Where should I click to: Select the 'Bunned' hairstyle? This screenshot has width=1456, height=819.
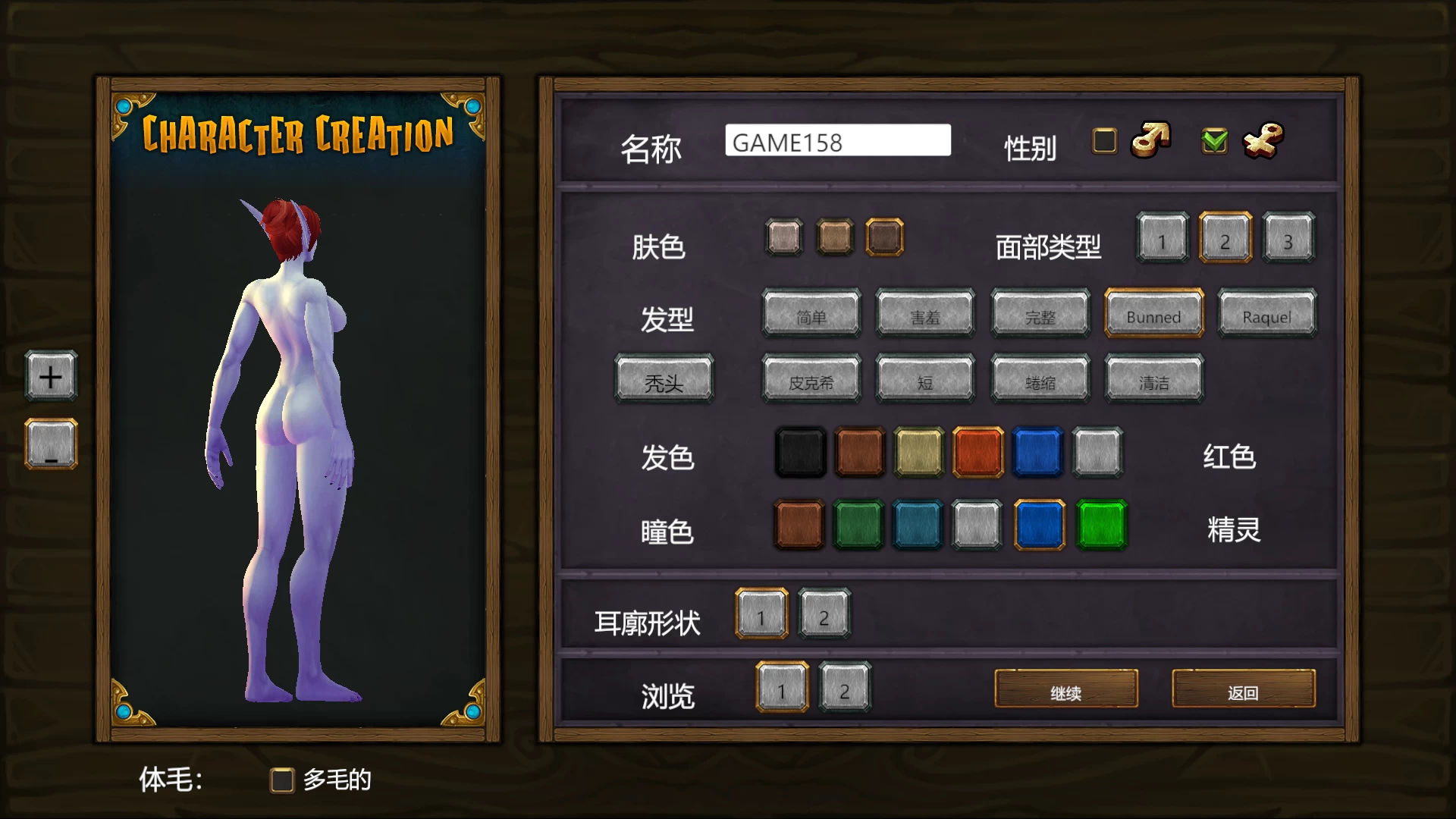(x=1153, y=313)
